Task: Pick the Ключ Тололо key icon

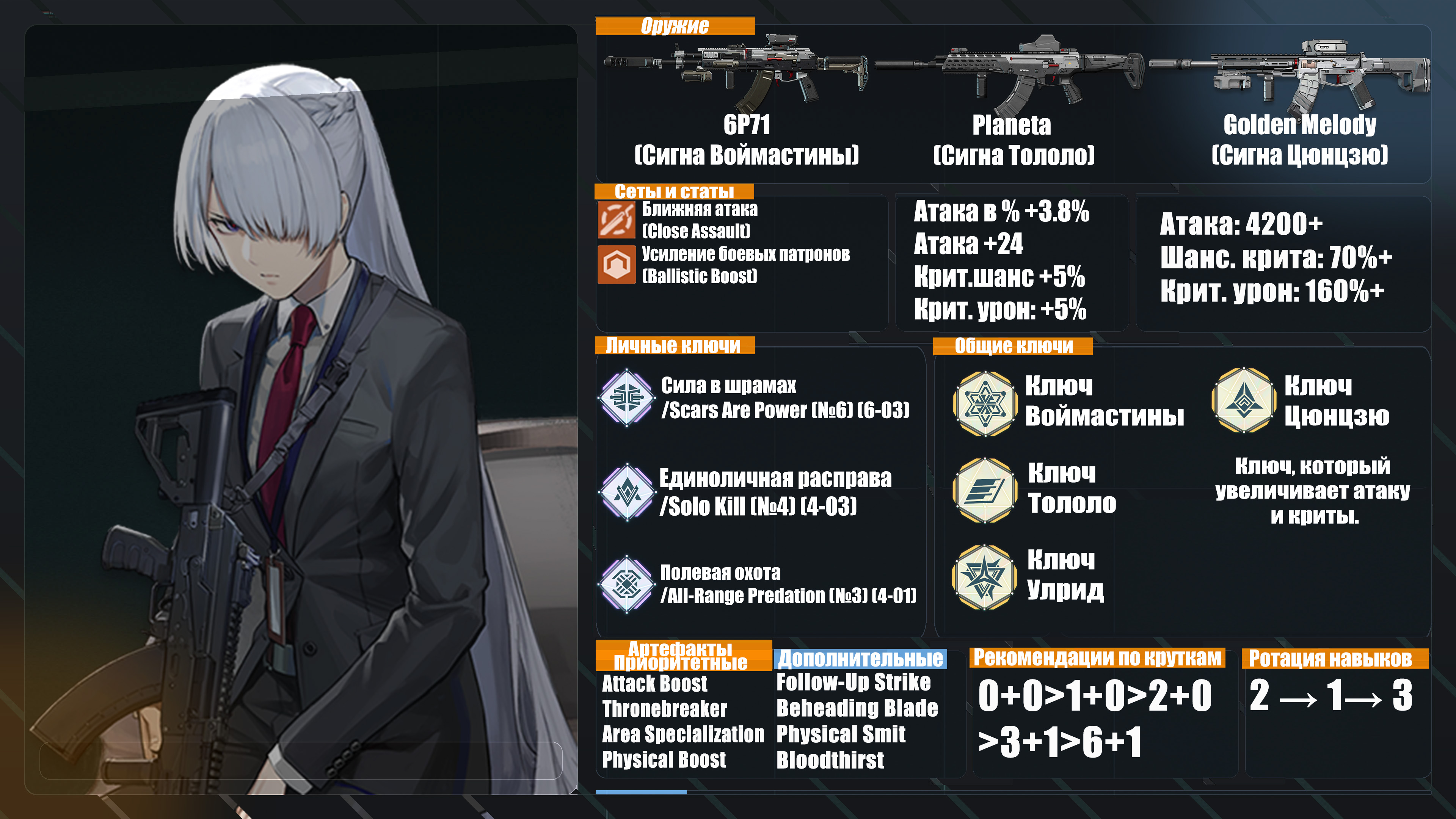Action: pos(985,490)
